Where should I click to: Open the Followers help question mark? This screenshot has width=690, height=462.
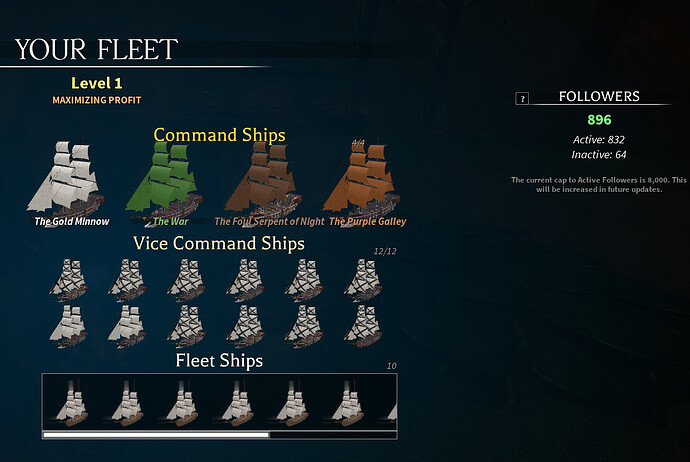pos(521,98)
